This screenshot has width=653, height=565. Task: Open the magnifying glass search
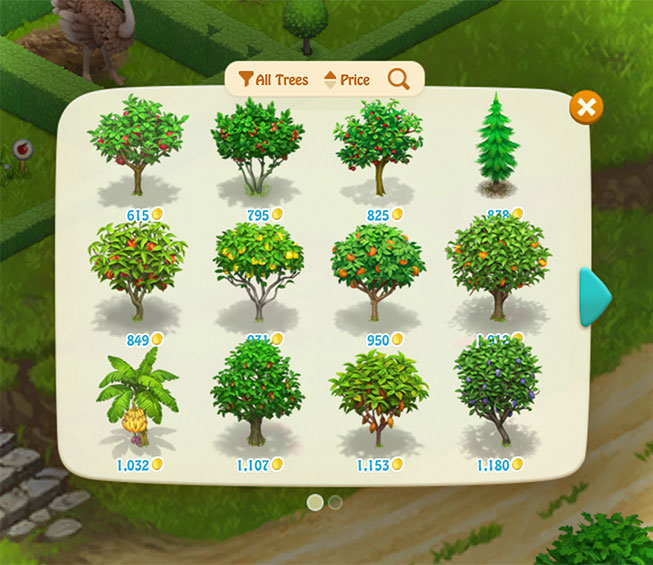(x=398, y=80)
